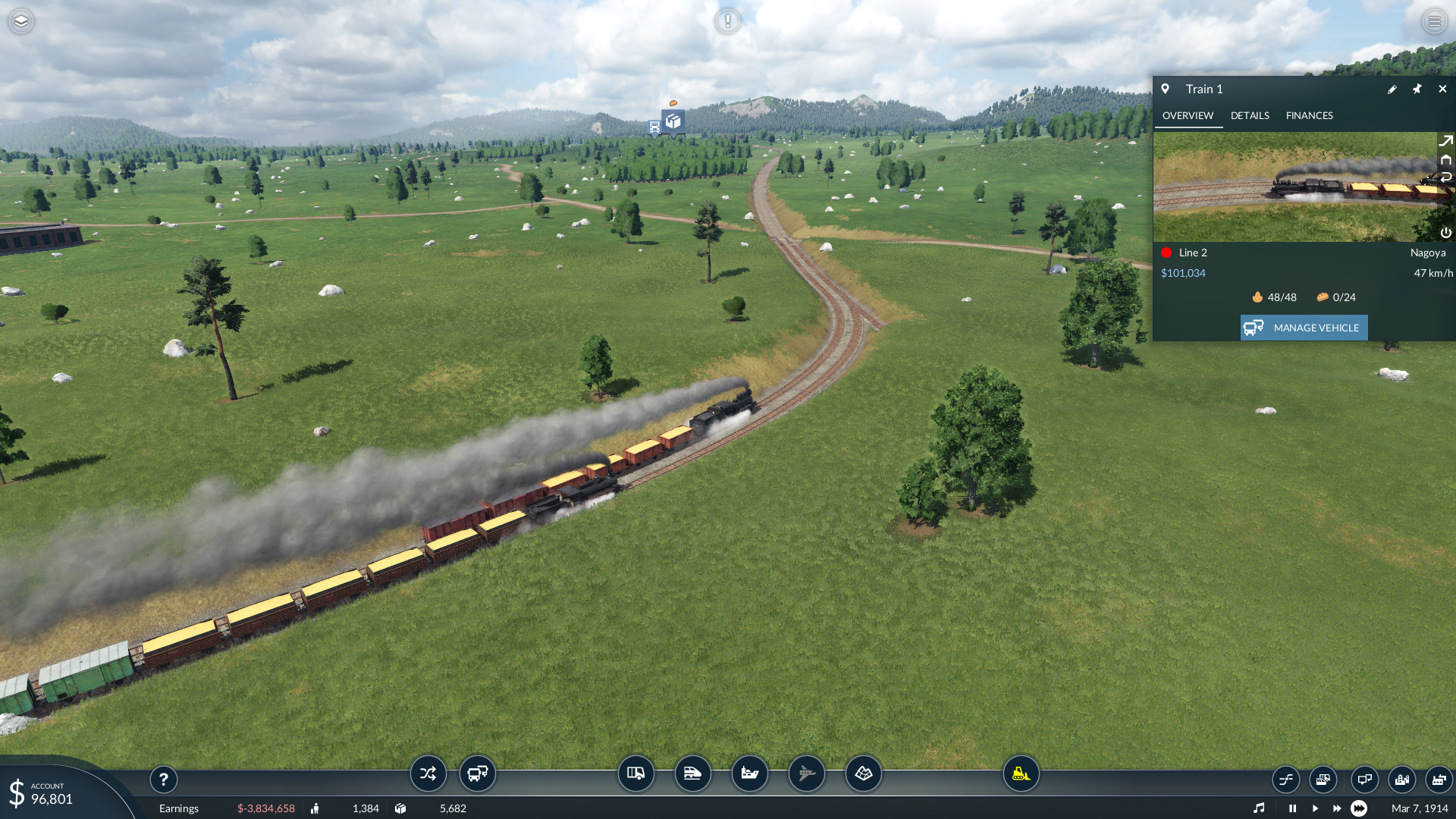The width and height of the screenshot is (1456, 819).
Task: Open the Finances tab
Action: click(x=1309, y=116)
